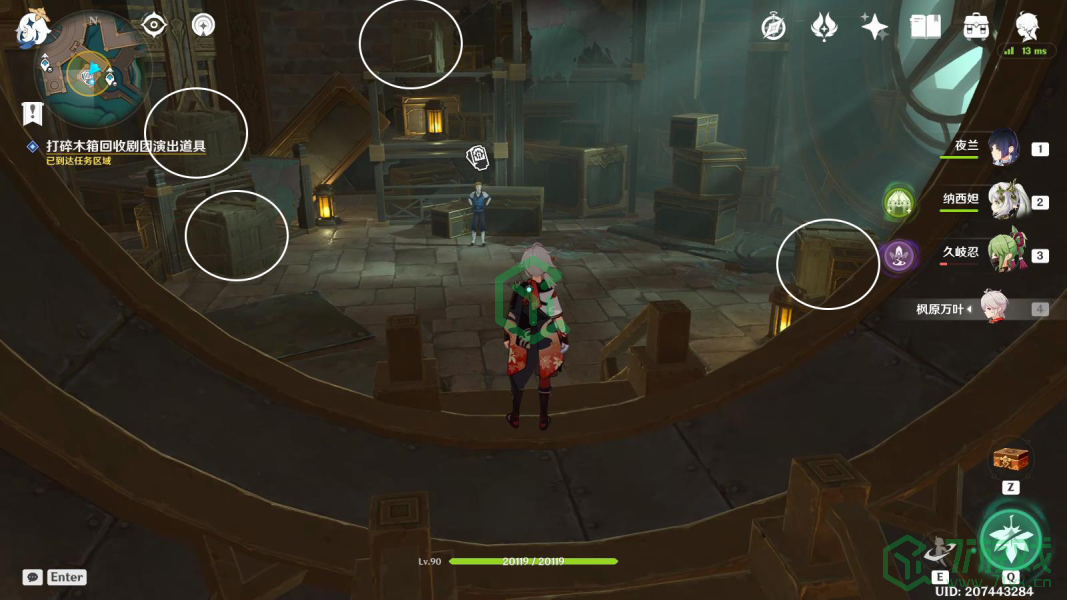The width and height of the screenshot is (1067, 600).
Task: Open the four-pointed star battle pass icon
Action: (x=874, y=27)
